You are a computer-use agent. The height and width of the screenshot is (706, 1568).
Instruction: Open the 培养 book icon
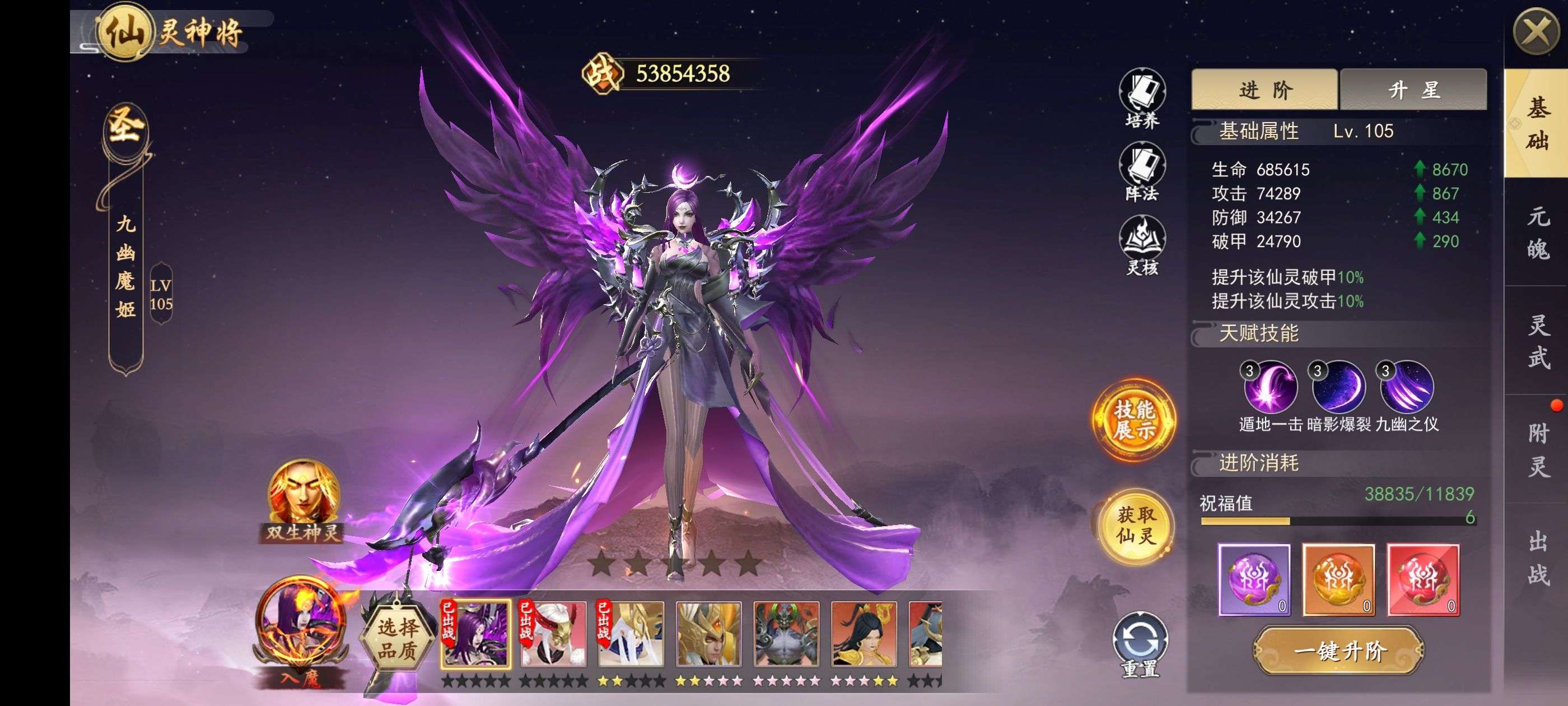click(1142, 99)
